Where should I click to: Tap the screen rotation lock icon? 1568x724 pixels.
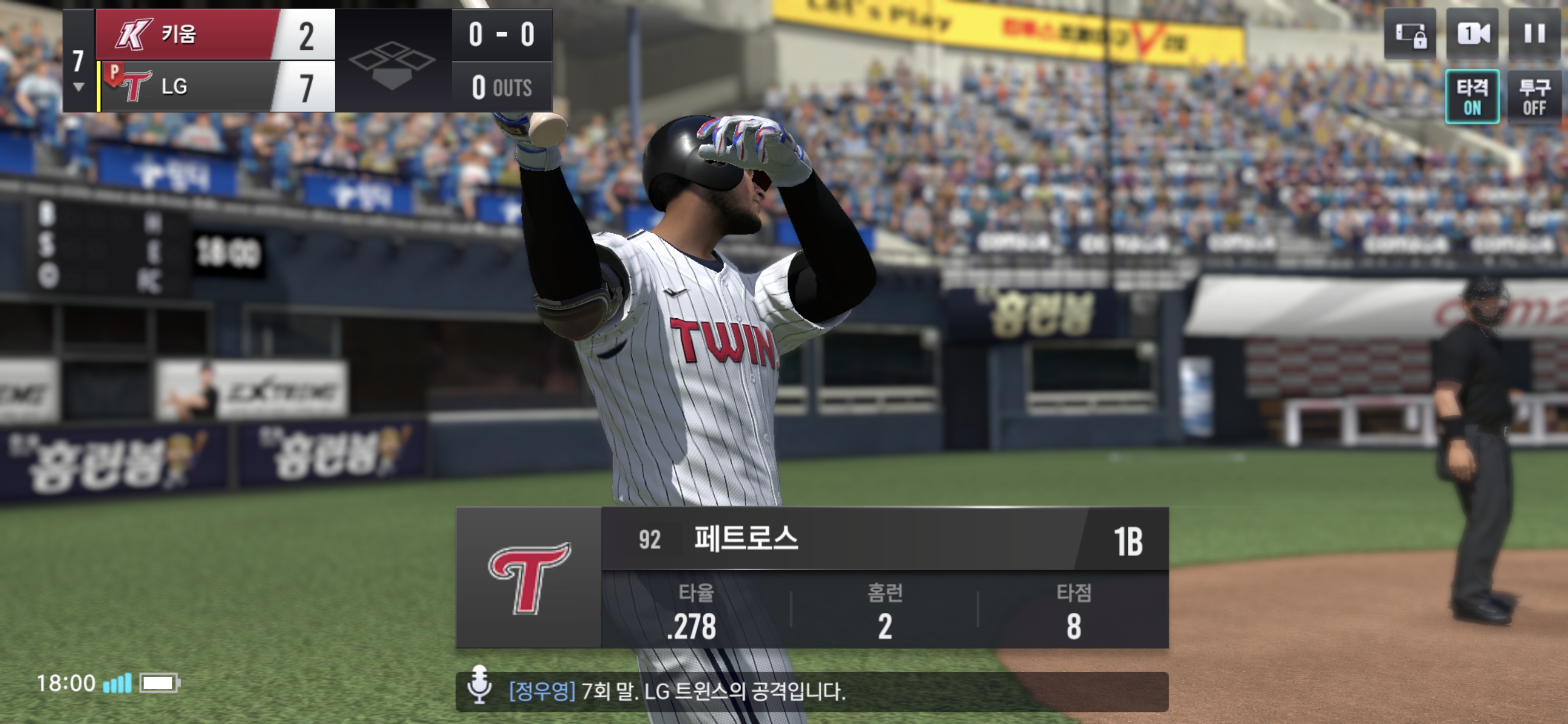pos(1410,34)
